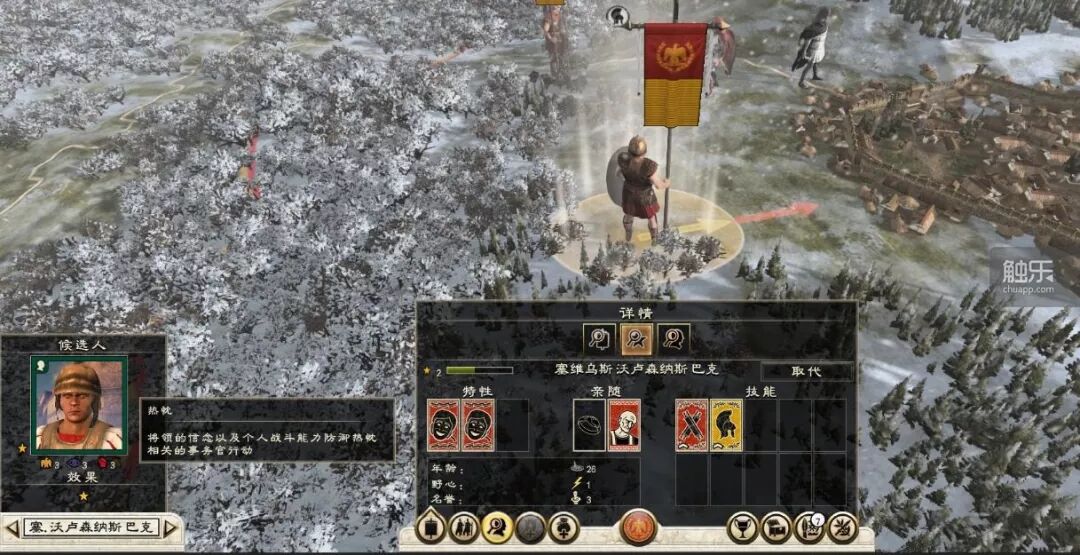Open the third details tab with head profile
The image size is (1080, 555).
[674, 340]
